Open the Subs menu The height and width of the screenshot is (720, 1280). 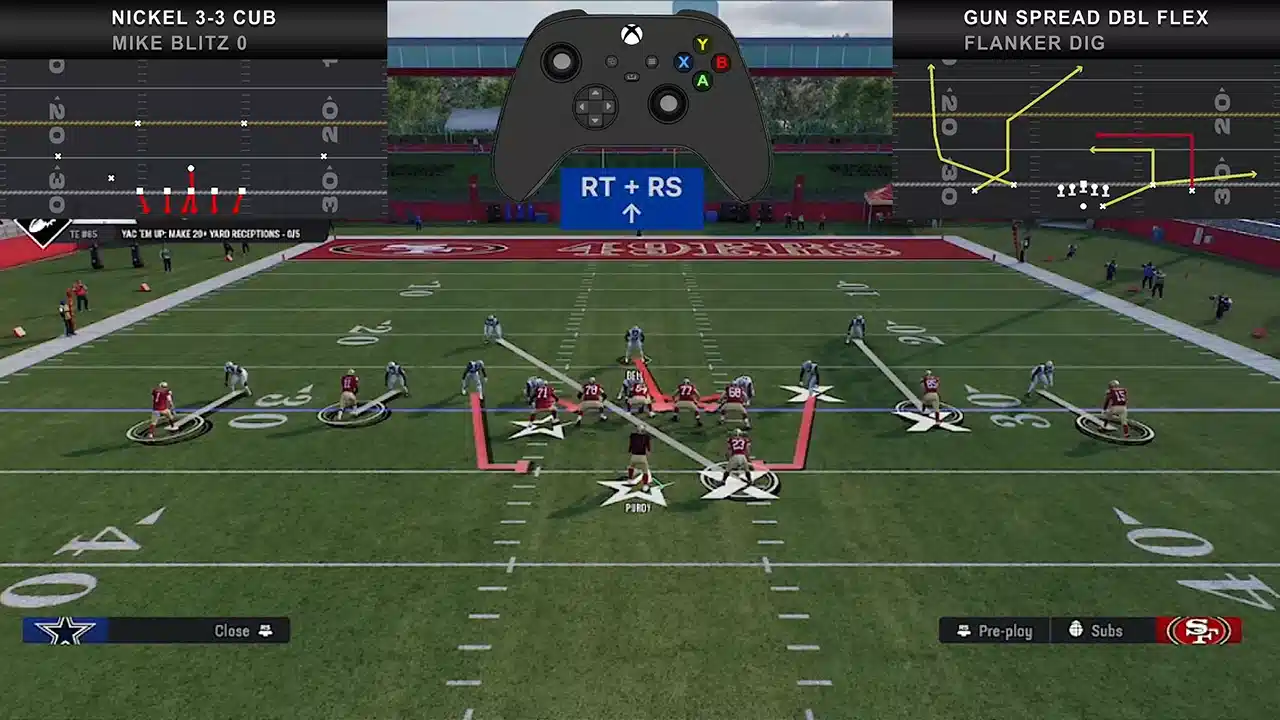1097,630
